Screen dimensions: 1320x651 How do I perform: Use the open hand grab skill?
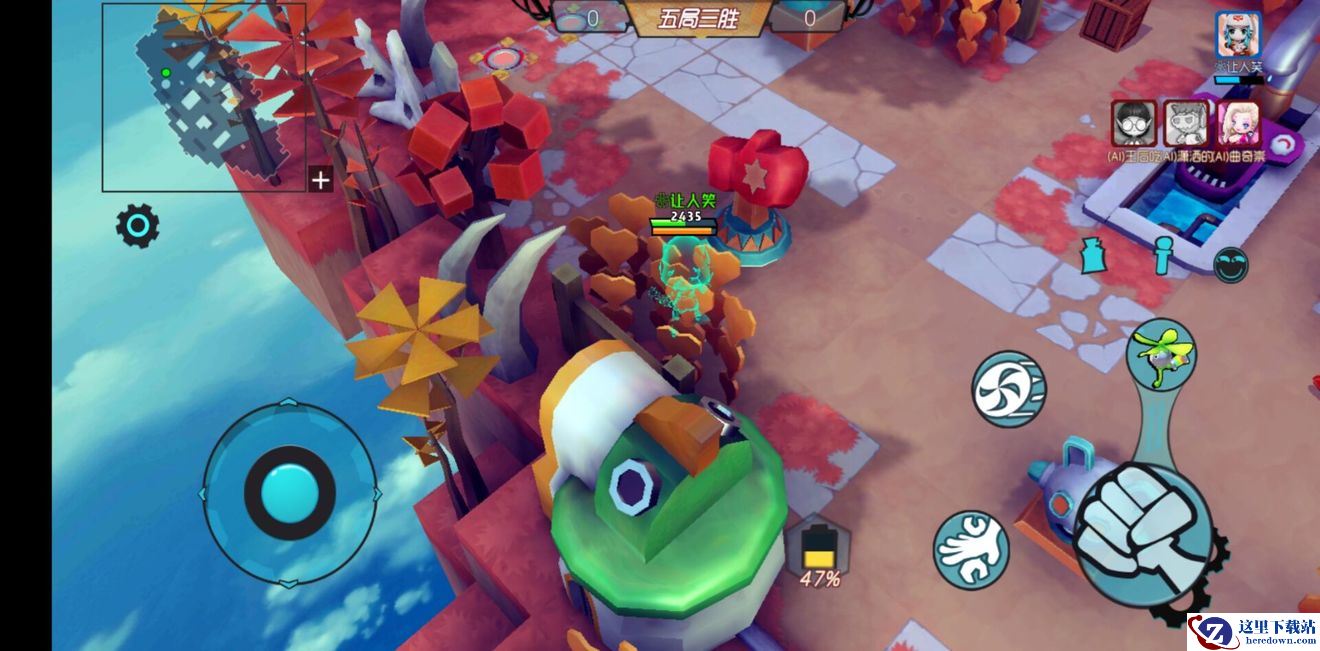970,549
